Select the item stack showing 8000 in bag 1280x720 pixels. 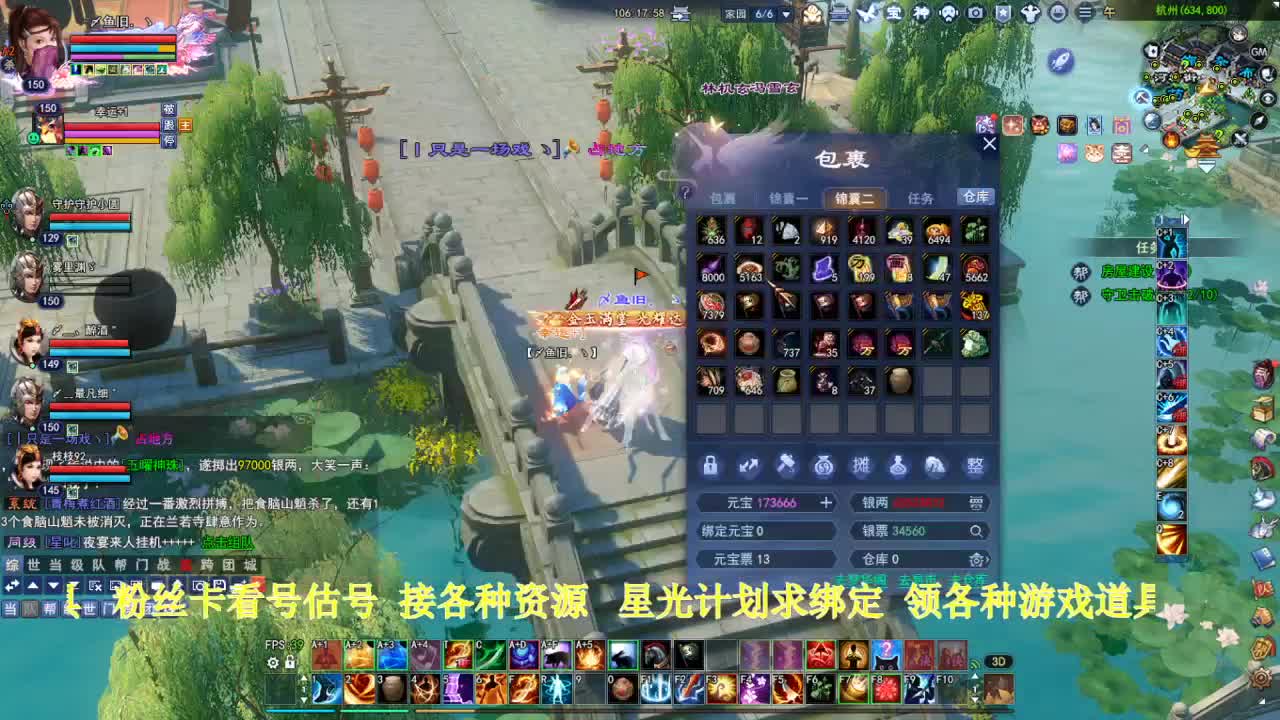click(x=712, y=270)
